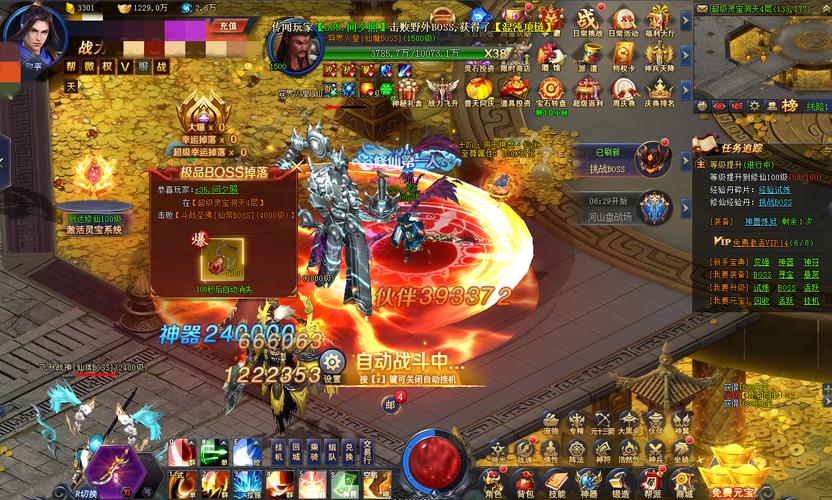Open the 帮派 guild menu
This screenshot has width=832, height=500.
pos(653,480)
